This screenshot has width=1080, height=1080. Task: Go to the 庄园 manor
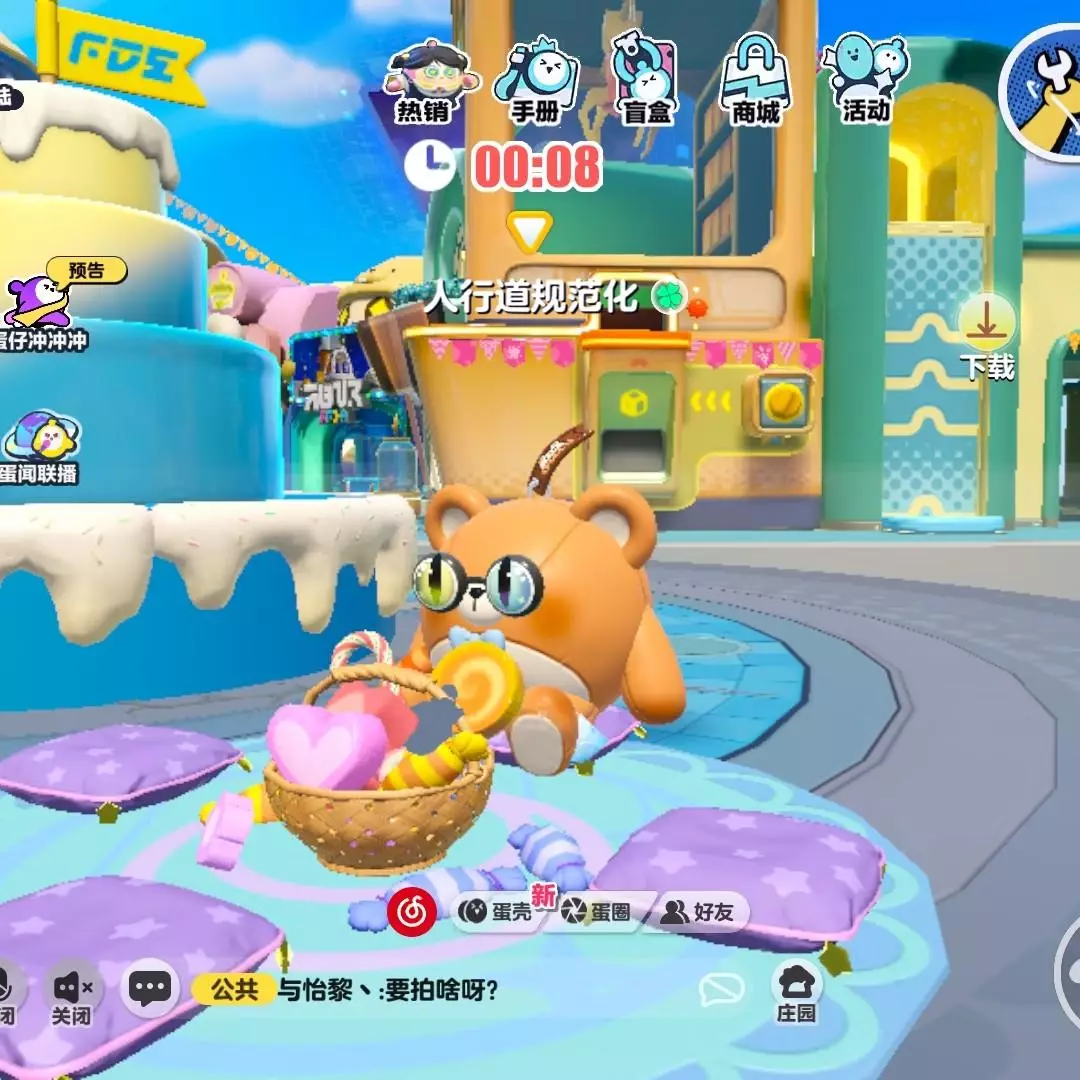(797, 993)
